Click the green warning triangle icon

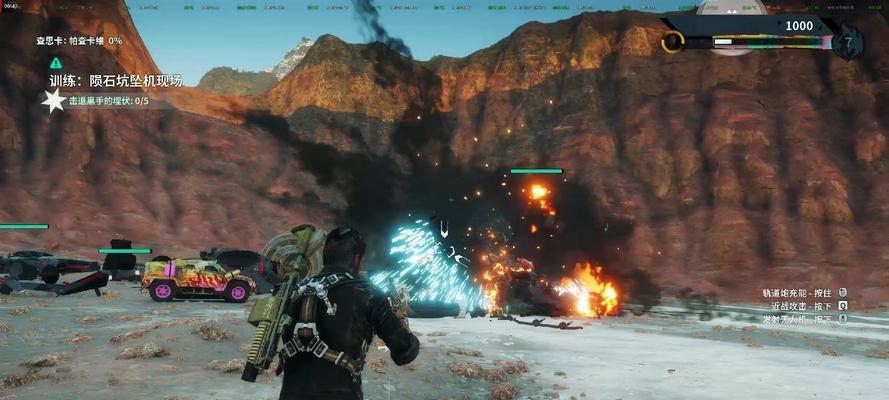coord(56,62)
